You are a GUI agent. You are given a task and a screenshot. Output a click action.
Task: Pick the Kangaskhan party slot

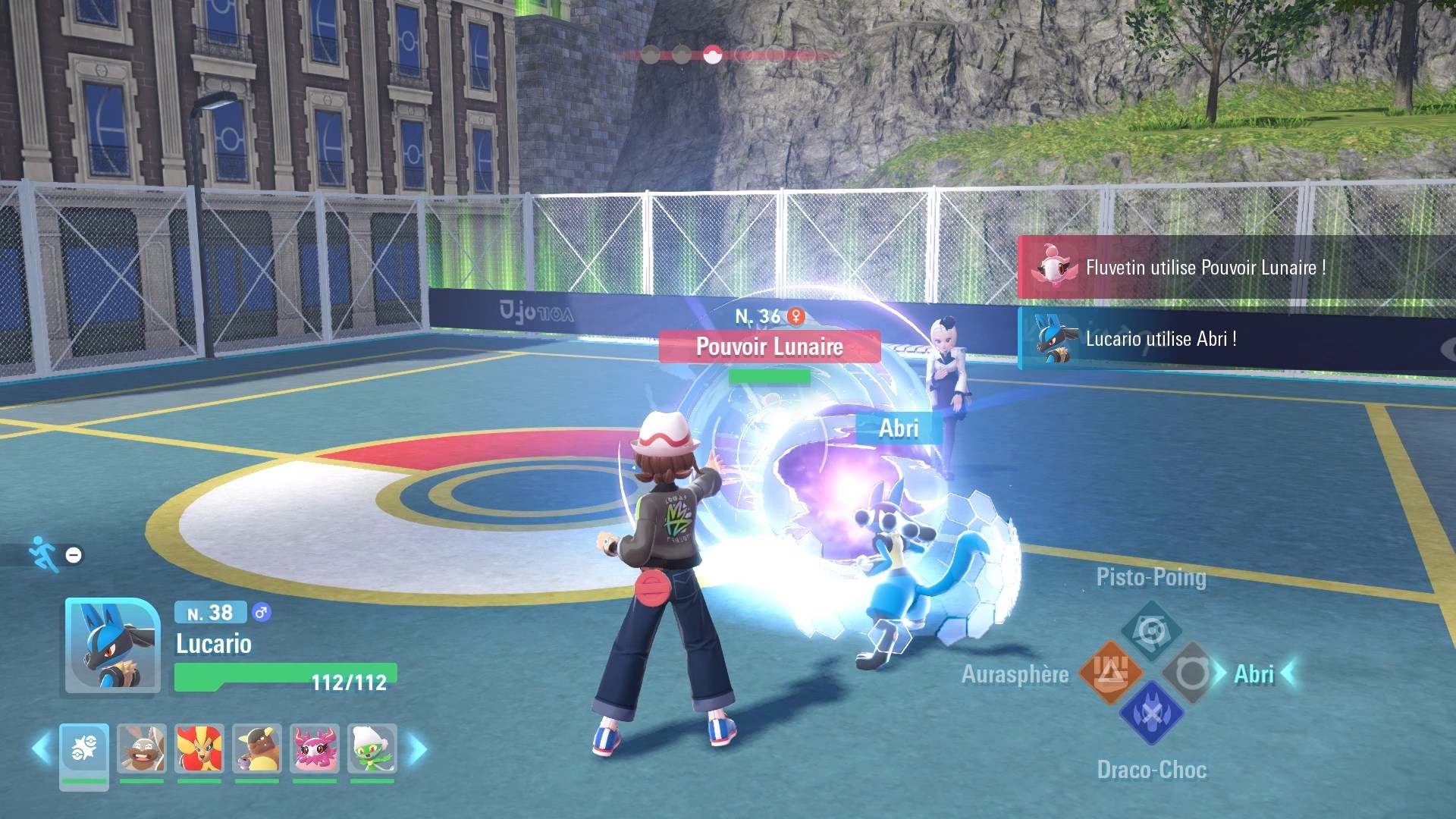point(257,748)
